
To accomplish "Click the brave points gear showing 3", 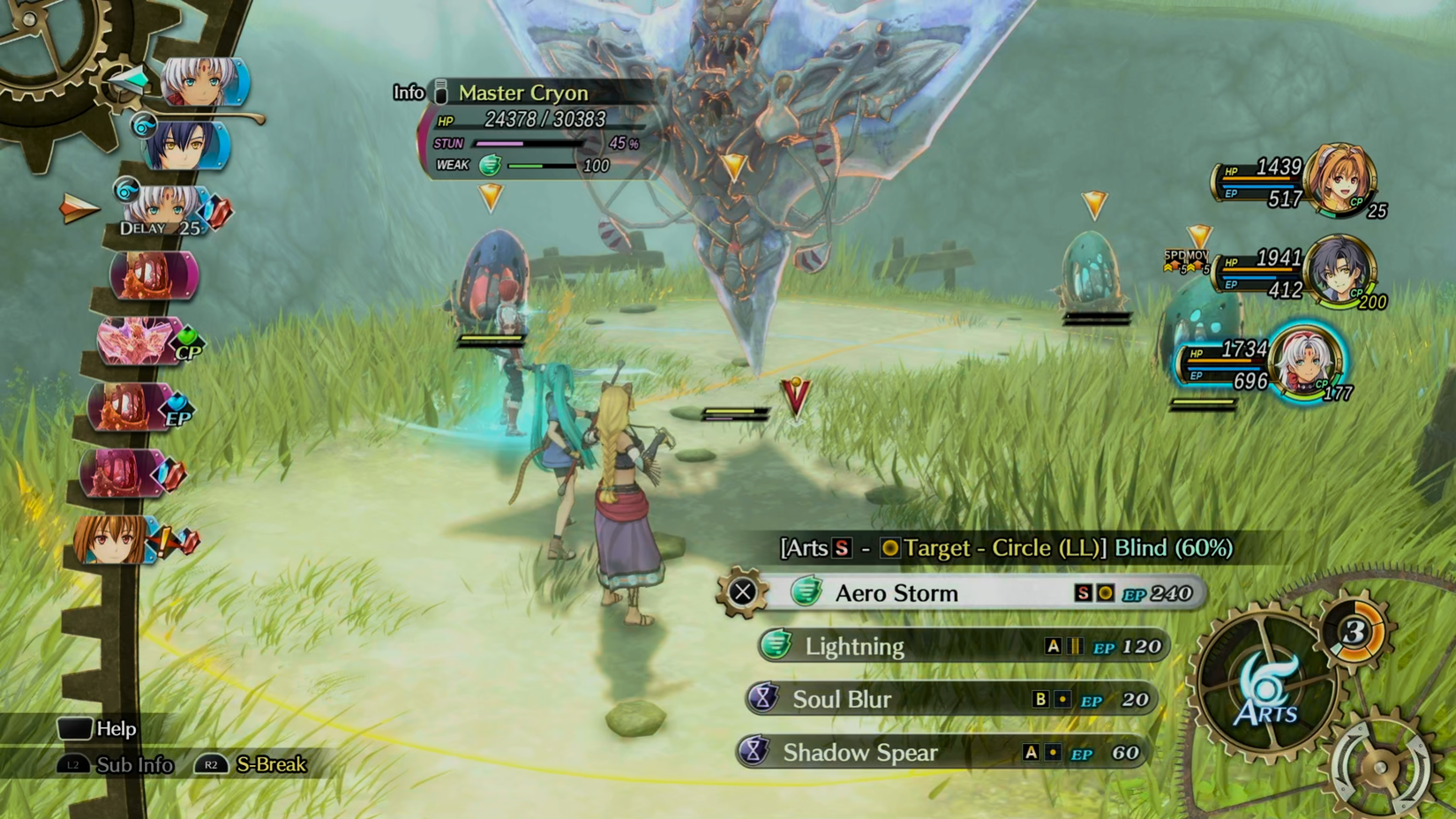I will pyautogui.click(x=1355, y=631).
